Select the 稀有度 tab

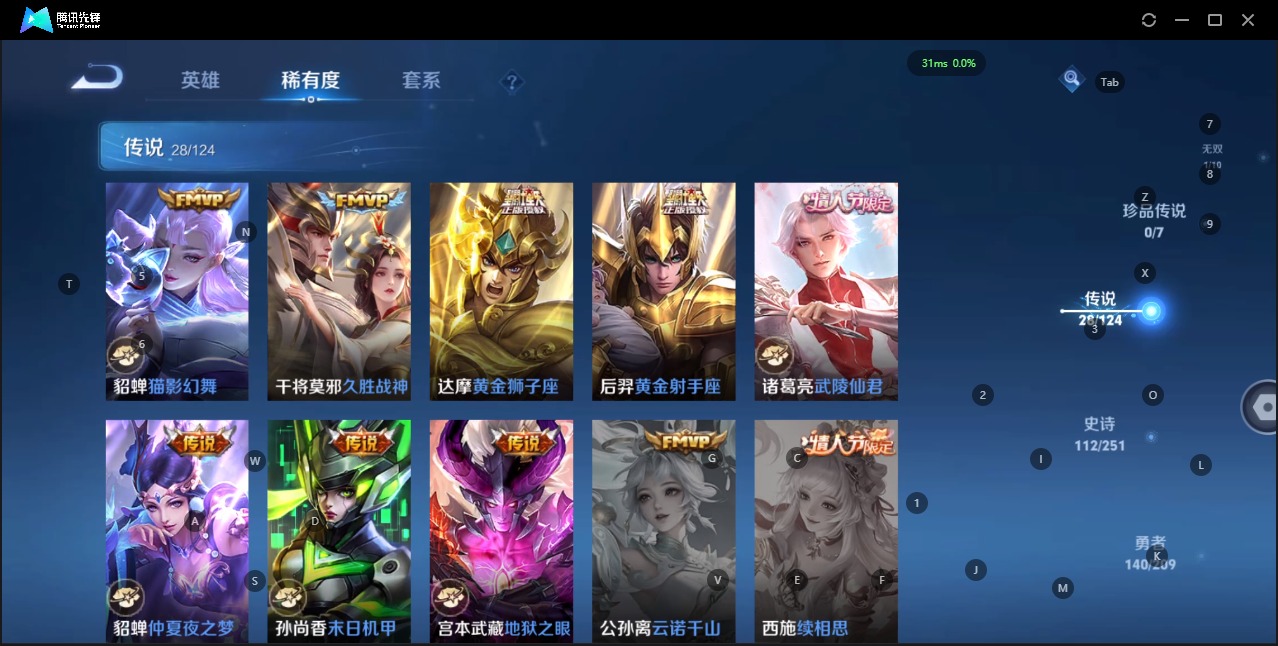tap(310, 80)
